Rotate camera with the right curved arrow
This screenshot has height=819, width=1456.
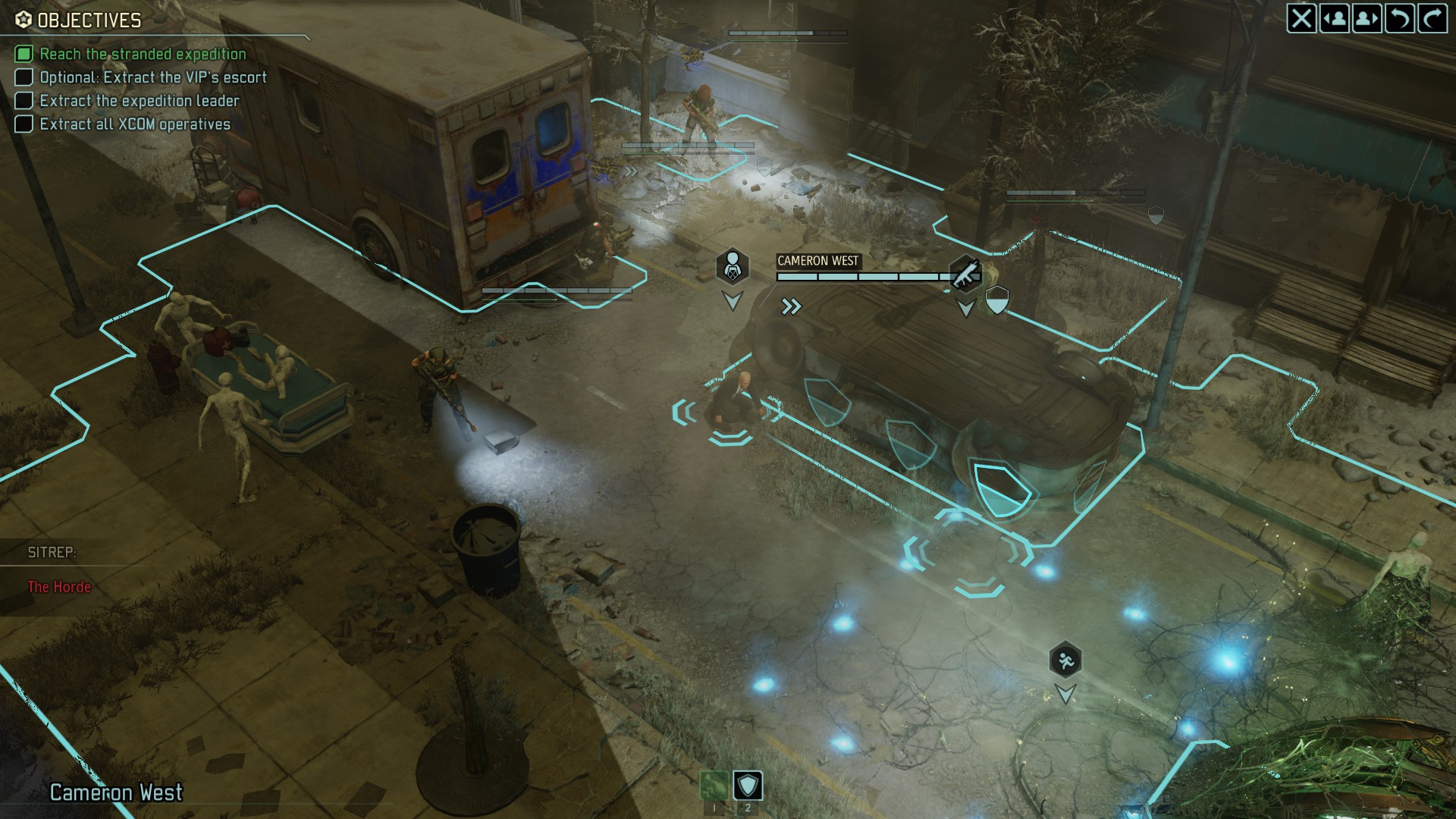[x=1432, y=18]
